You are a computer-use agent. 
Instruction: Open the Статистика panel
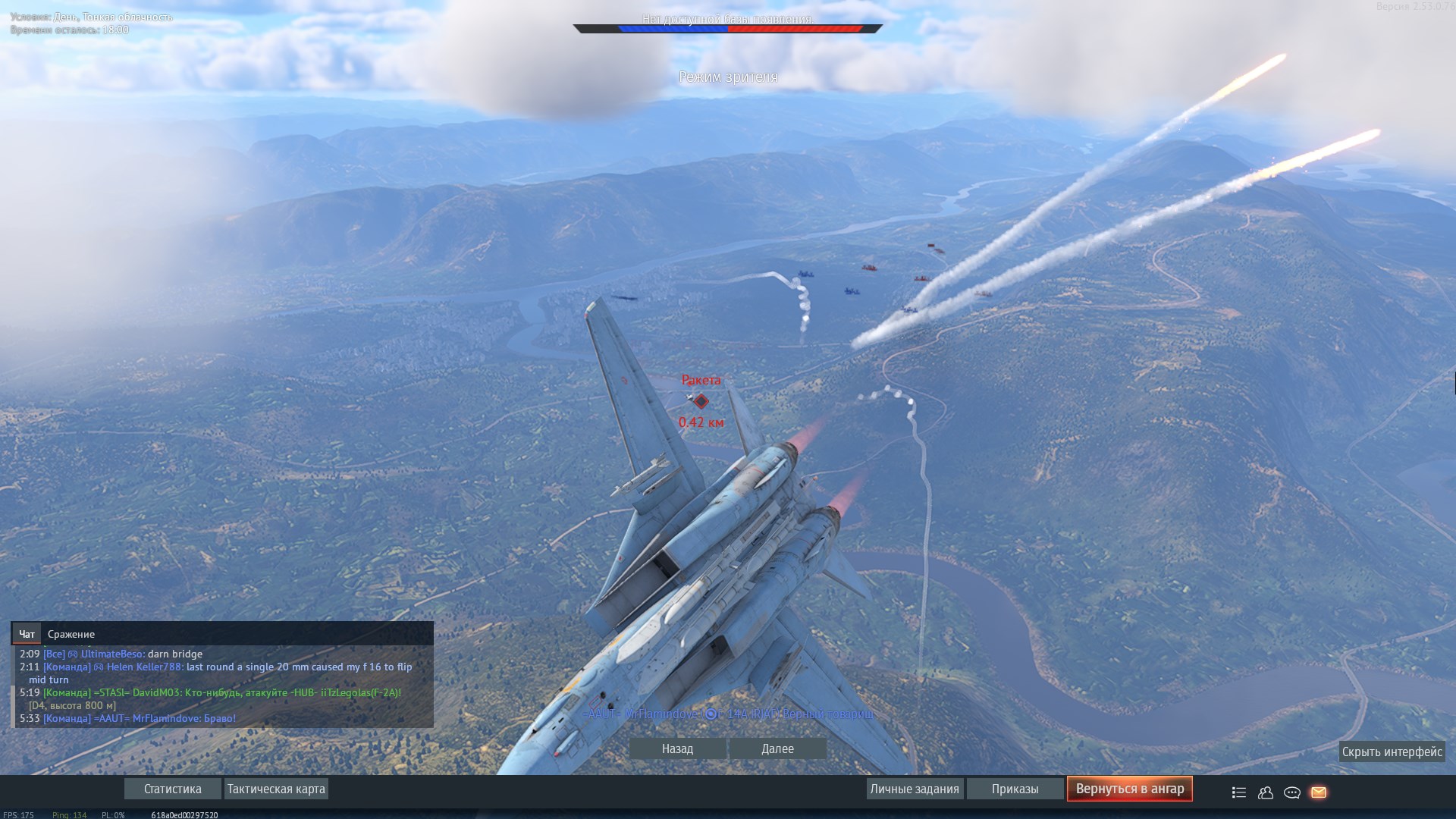click(173, 789)
